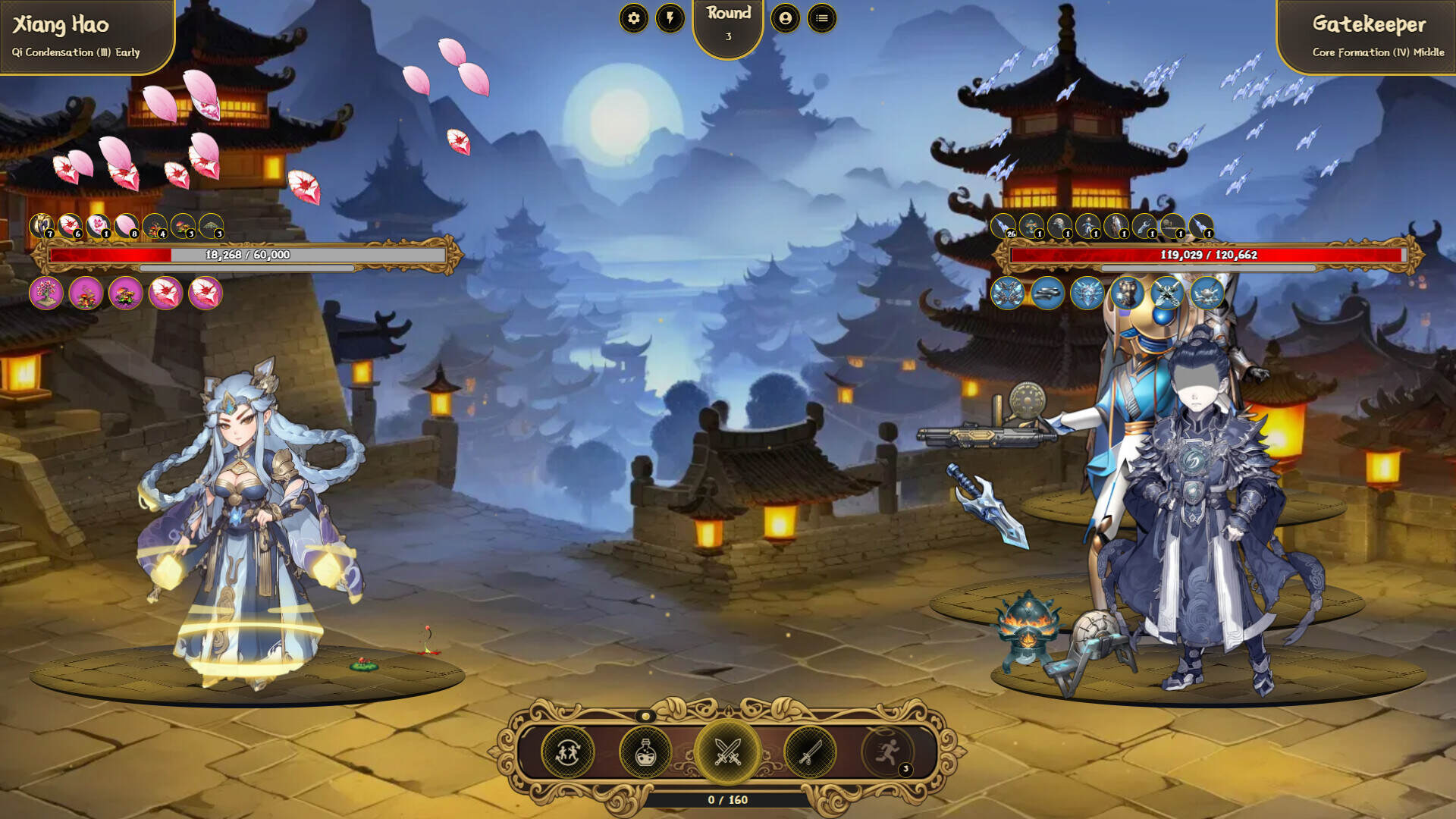The height and width of the screenshot is (819, 1456).
Task: Toggle the Gatekeeper's first blue skill orb
Action: [1007, 293]
